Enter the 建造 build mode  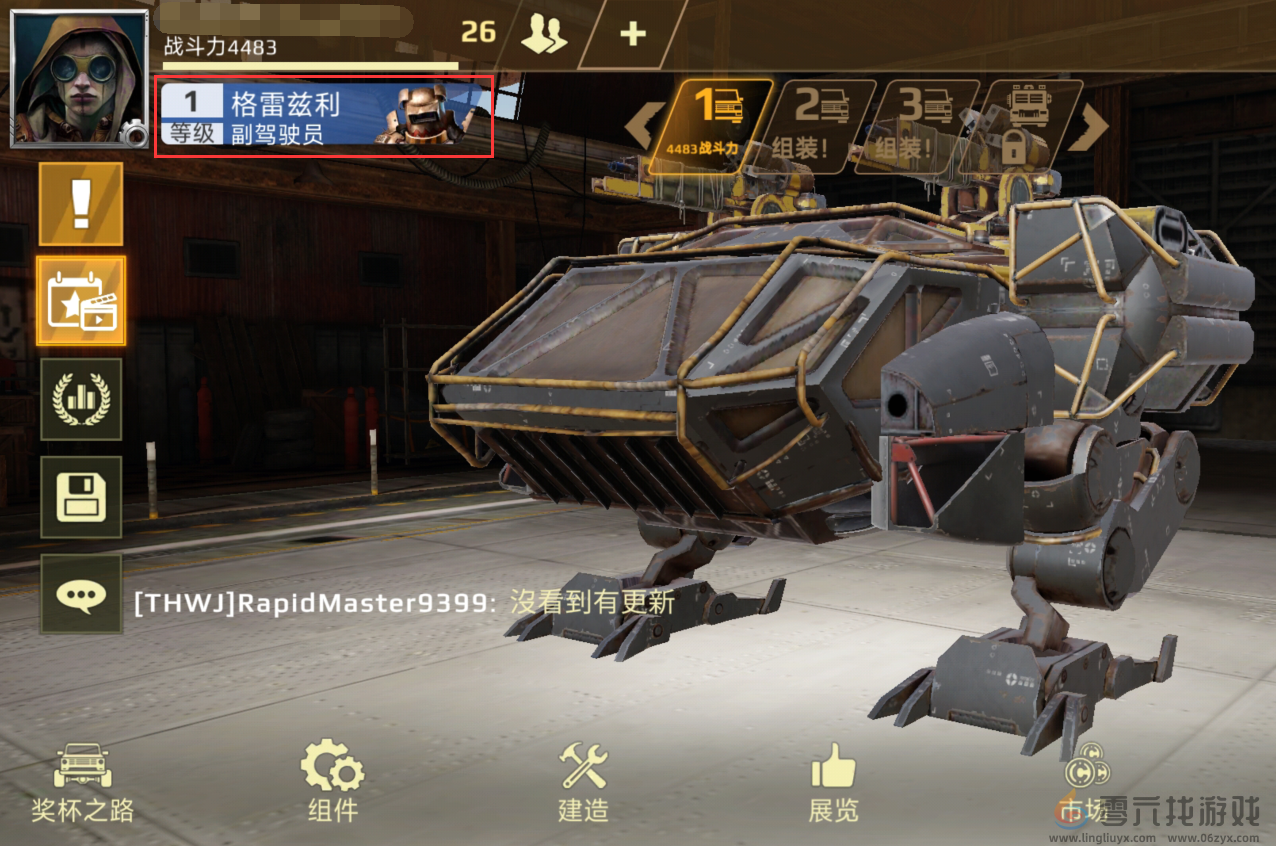(x=583, y=783)
